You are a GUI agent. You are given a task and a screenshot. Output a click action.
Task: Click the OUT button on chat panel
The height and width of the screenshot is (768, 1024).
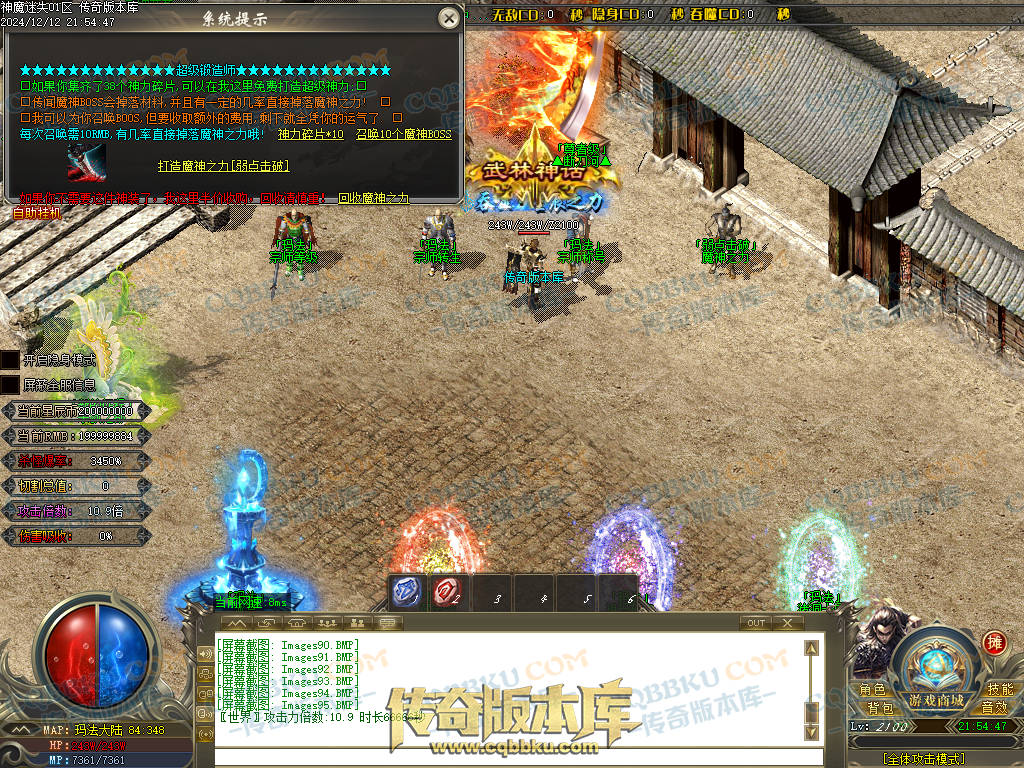[x=756, y=623]
